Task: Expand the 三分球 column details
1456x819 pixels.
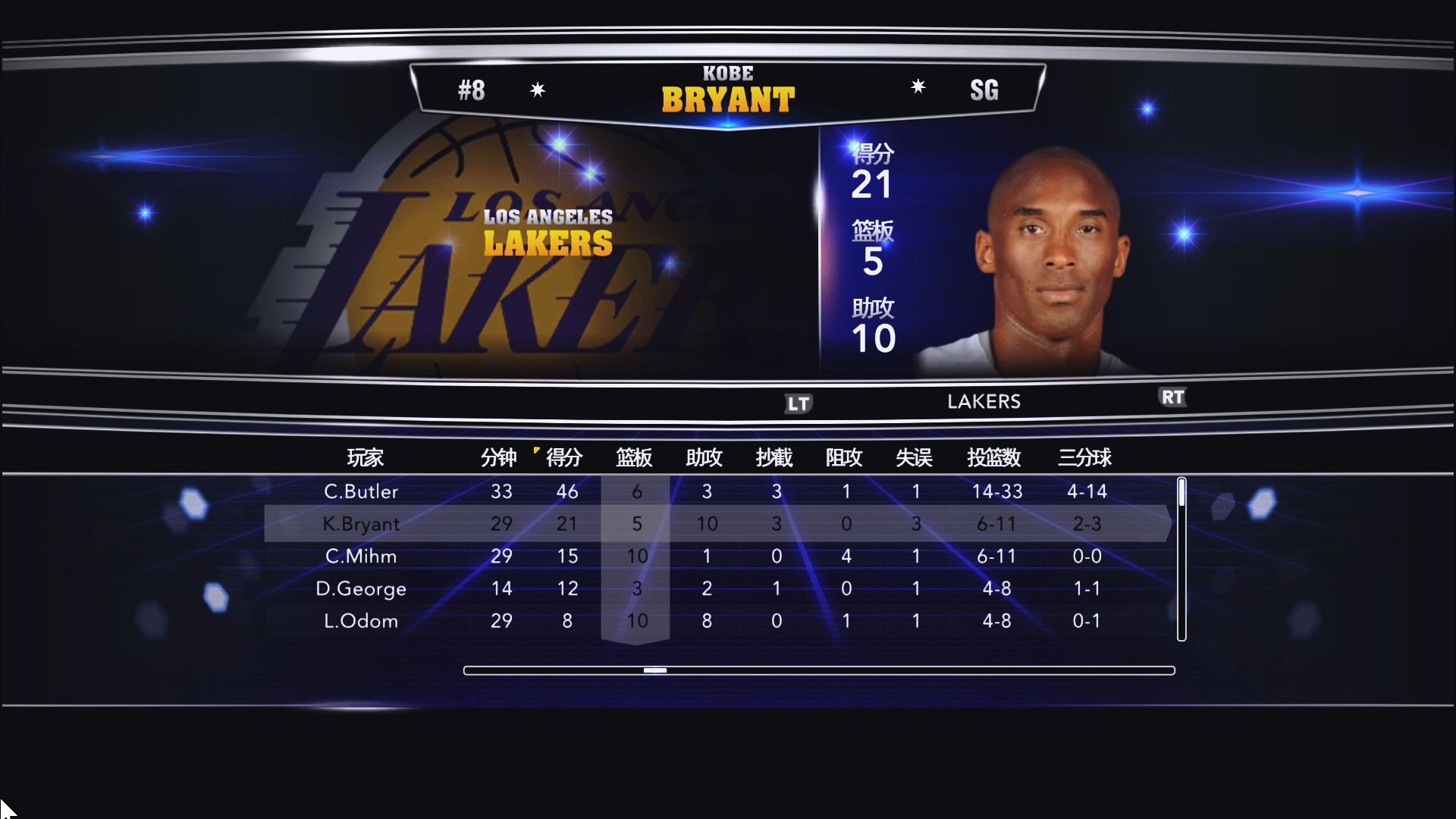Action: coord(1087,458)
